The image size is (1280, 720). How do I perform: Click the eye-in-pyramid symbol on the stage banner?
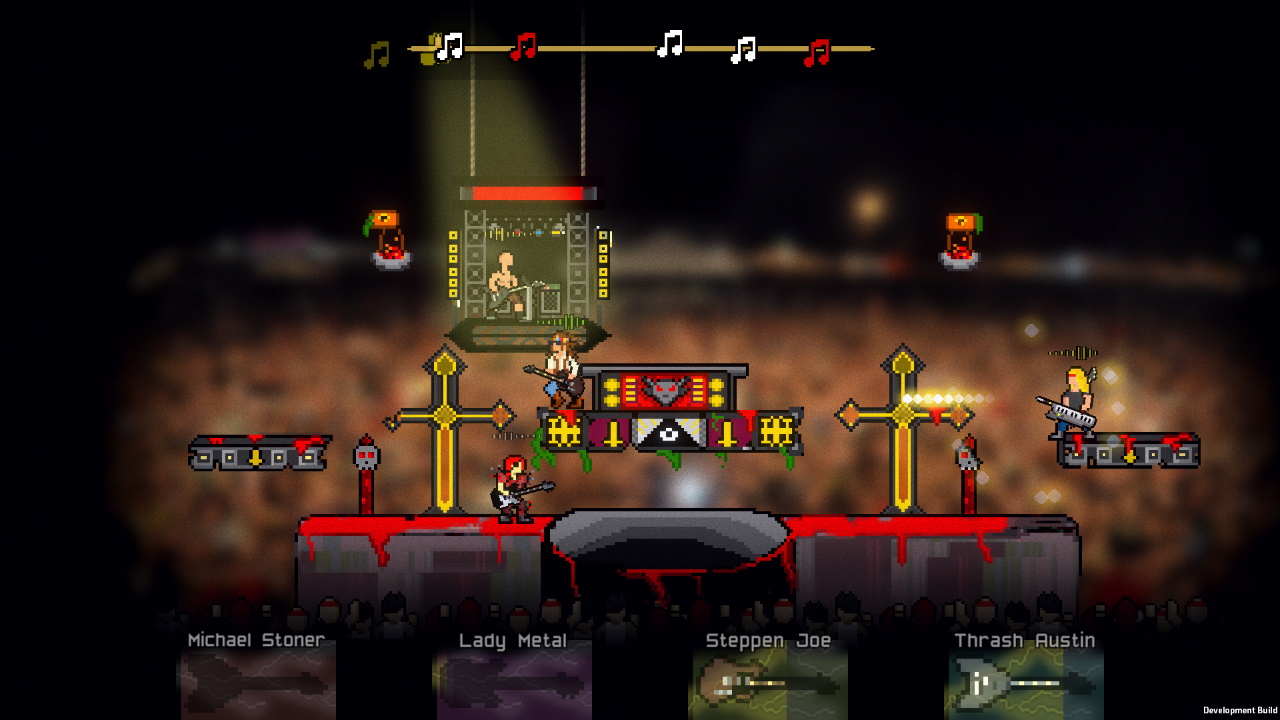pos(668,434)
